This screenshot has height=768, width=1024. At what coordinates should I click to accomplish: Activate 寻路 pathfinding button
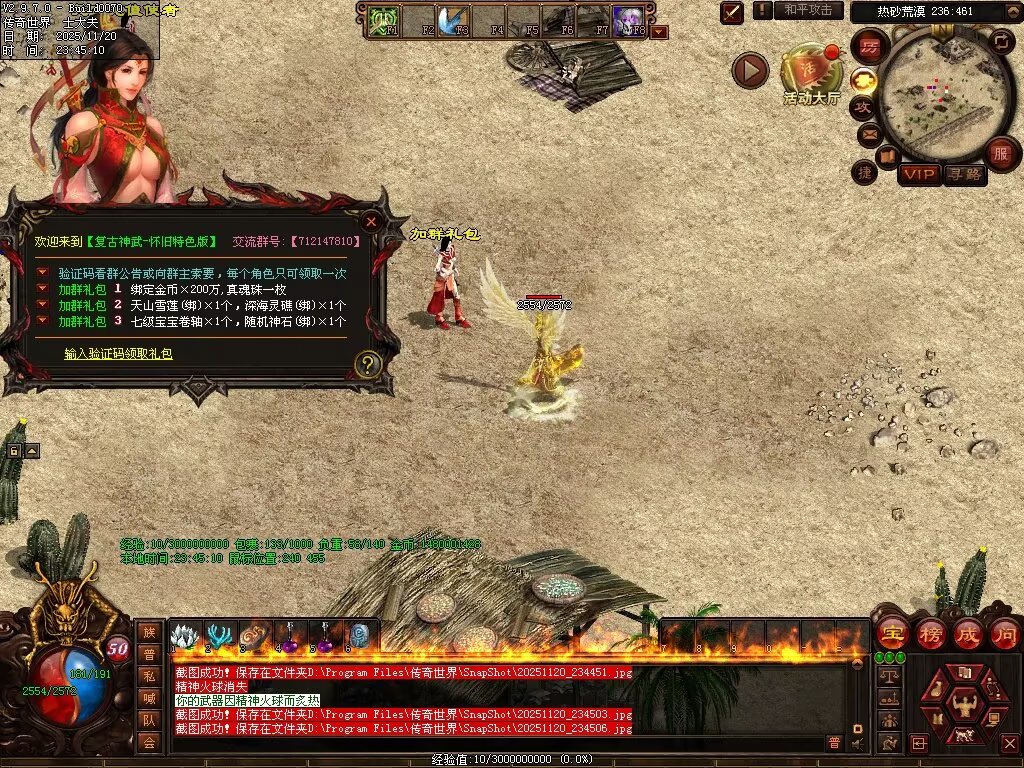(964, 175)
